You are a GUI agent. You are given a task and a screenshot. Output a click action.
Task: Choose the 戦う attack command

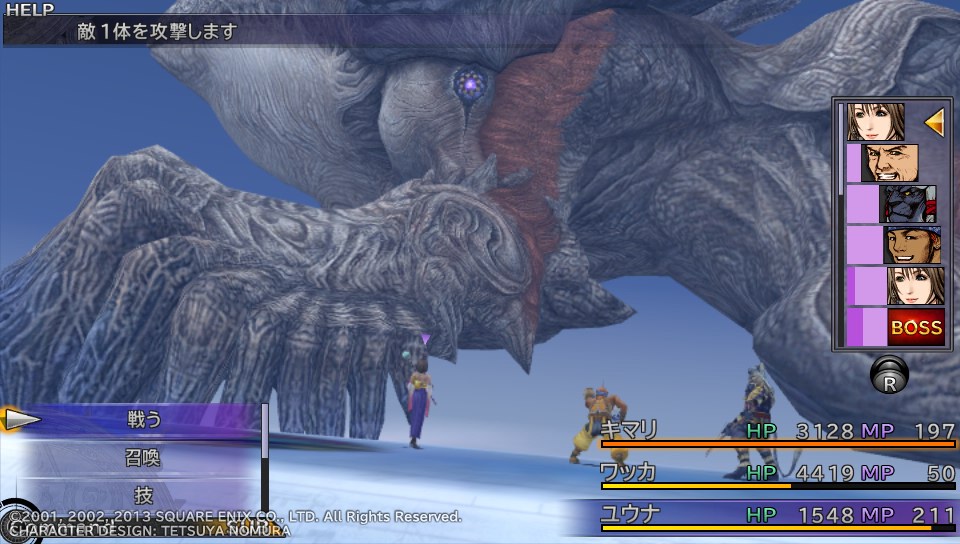144,419
